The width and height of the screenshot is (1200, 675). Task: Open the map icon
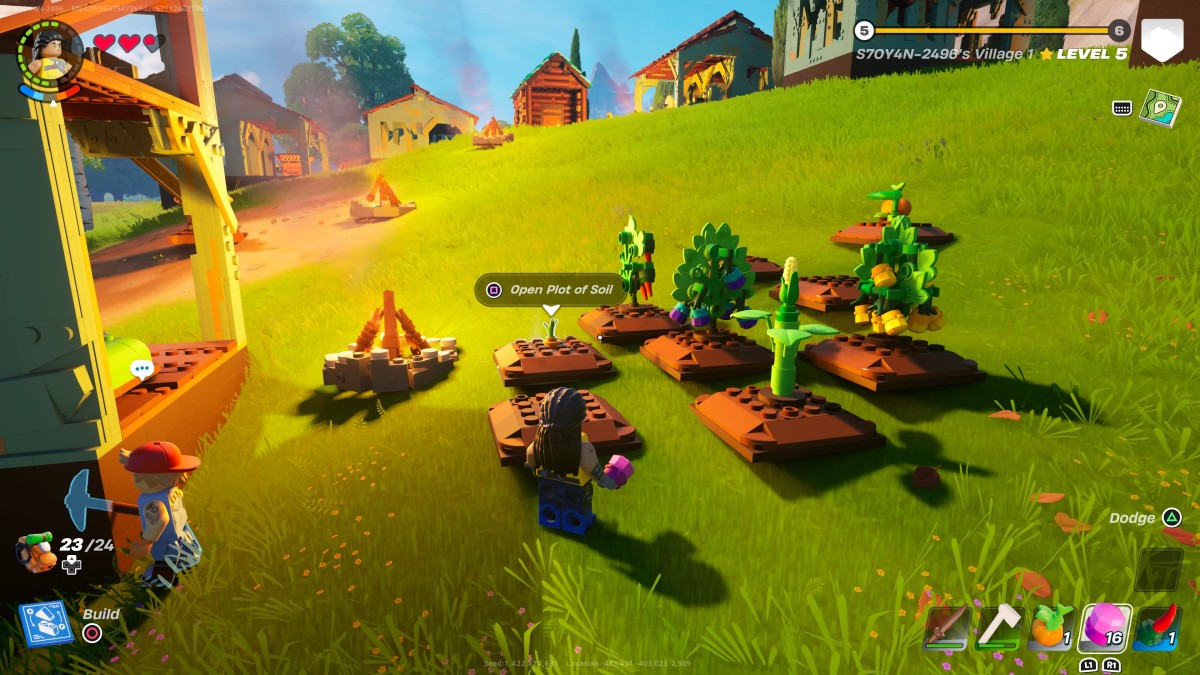tap(1160, 107)
